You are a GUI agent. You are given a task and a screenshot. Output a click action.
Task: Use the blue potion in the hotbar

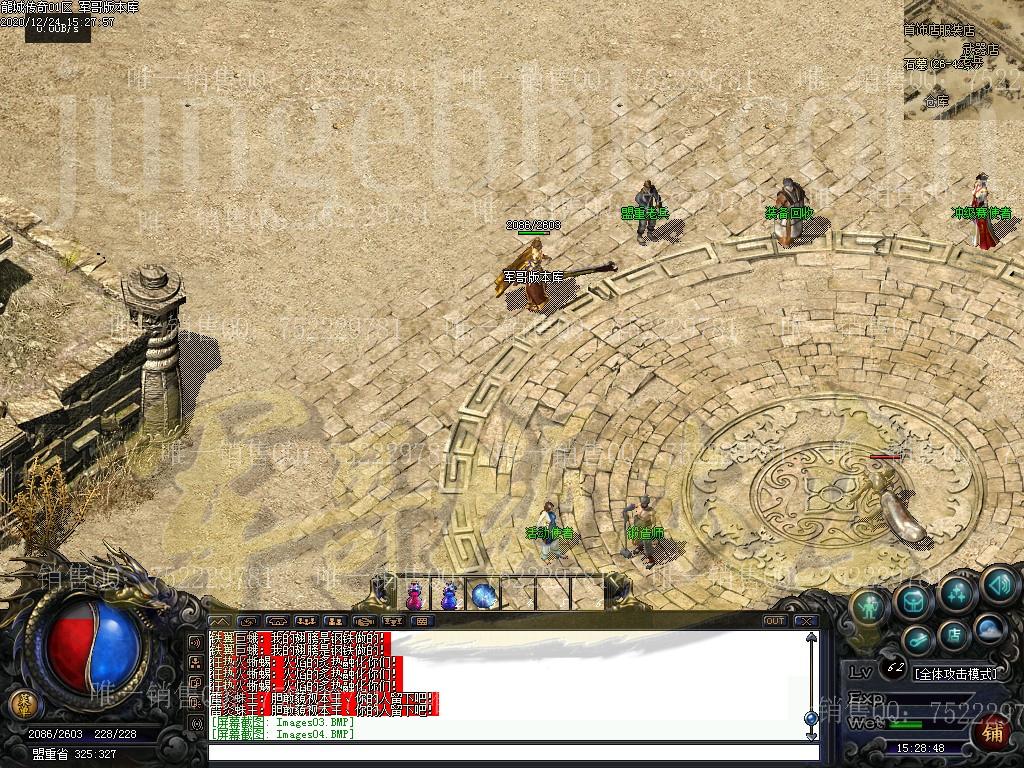pyautogui.click(x=449, y=597)
